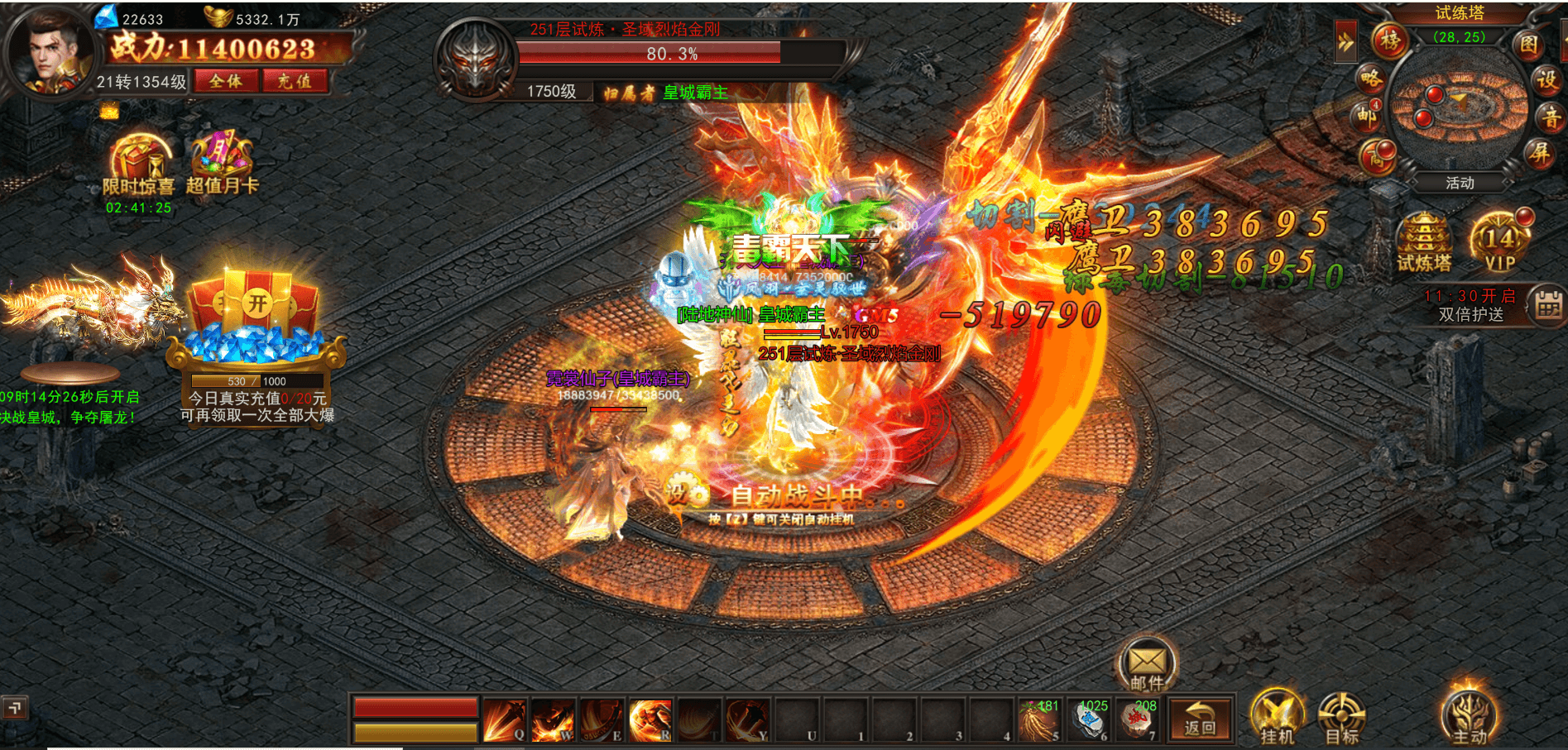
Task: Click the 活动 events label under minimap
Action: [1460, 183]
